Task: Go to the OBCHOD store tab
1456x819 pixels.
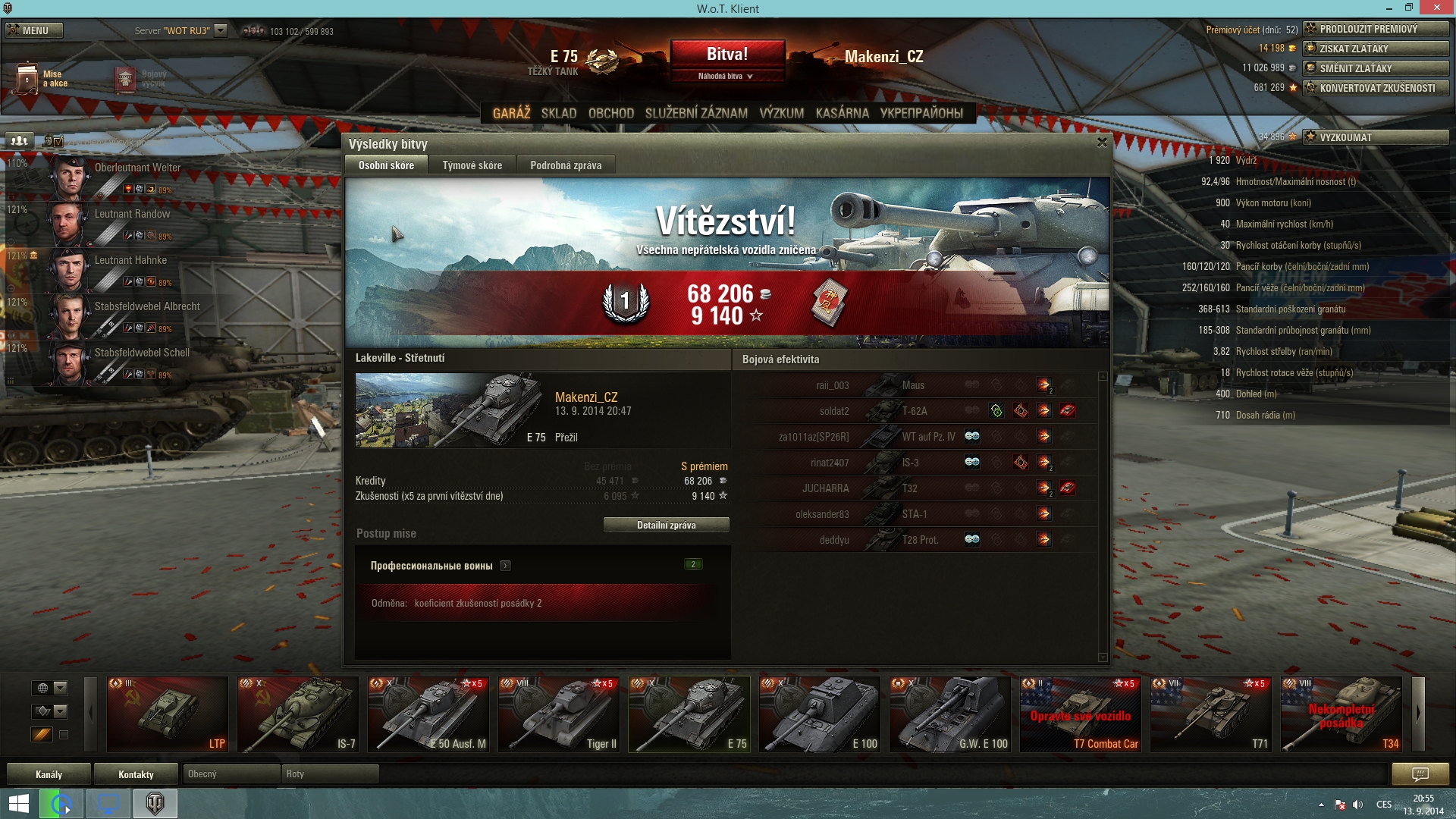Action: coord(610,113)
